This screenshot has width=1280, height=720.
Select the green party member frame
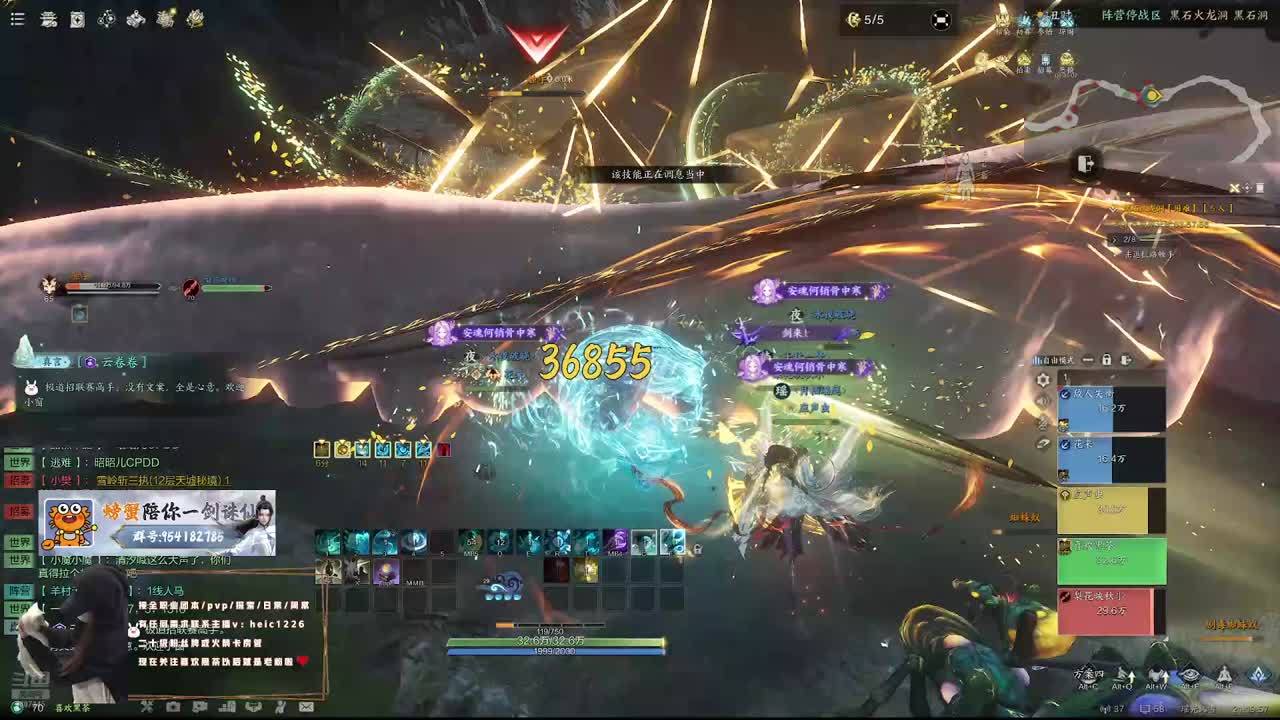(x=1111, y=560)
